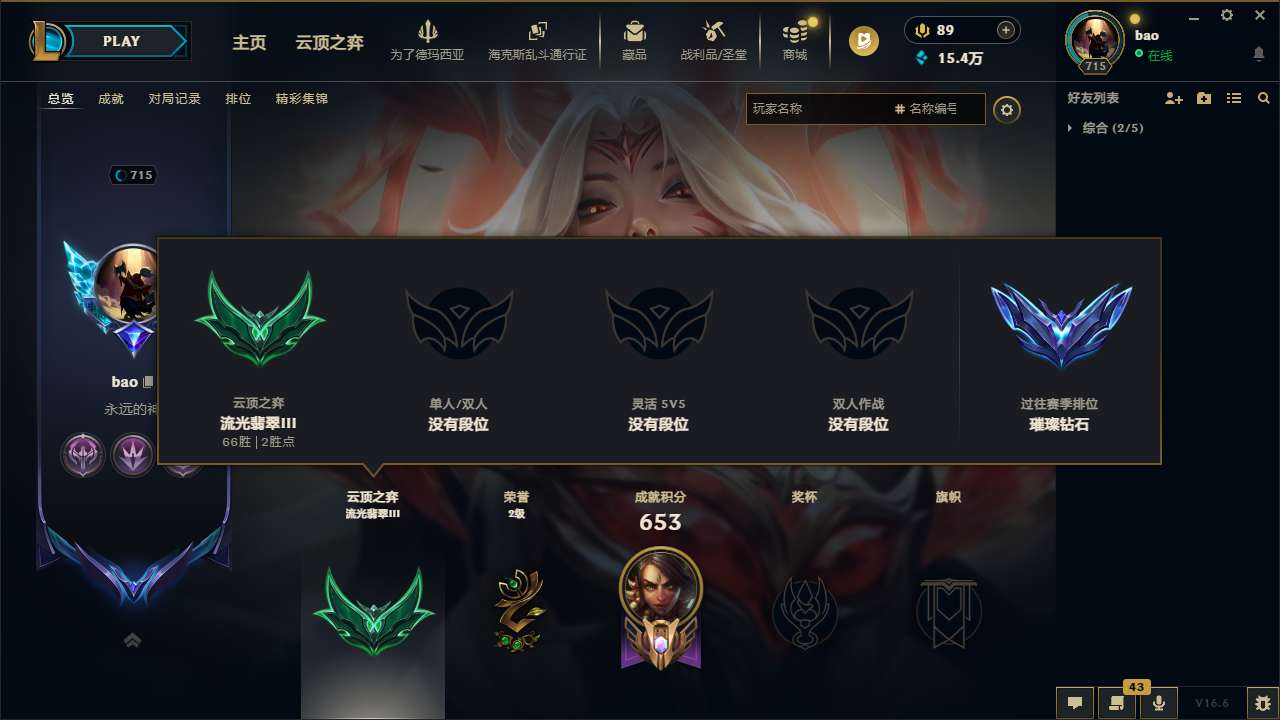The image size is (1280, 720).
Task: Open the 藏品 collection icon
Action: click(x=634, y=40)
